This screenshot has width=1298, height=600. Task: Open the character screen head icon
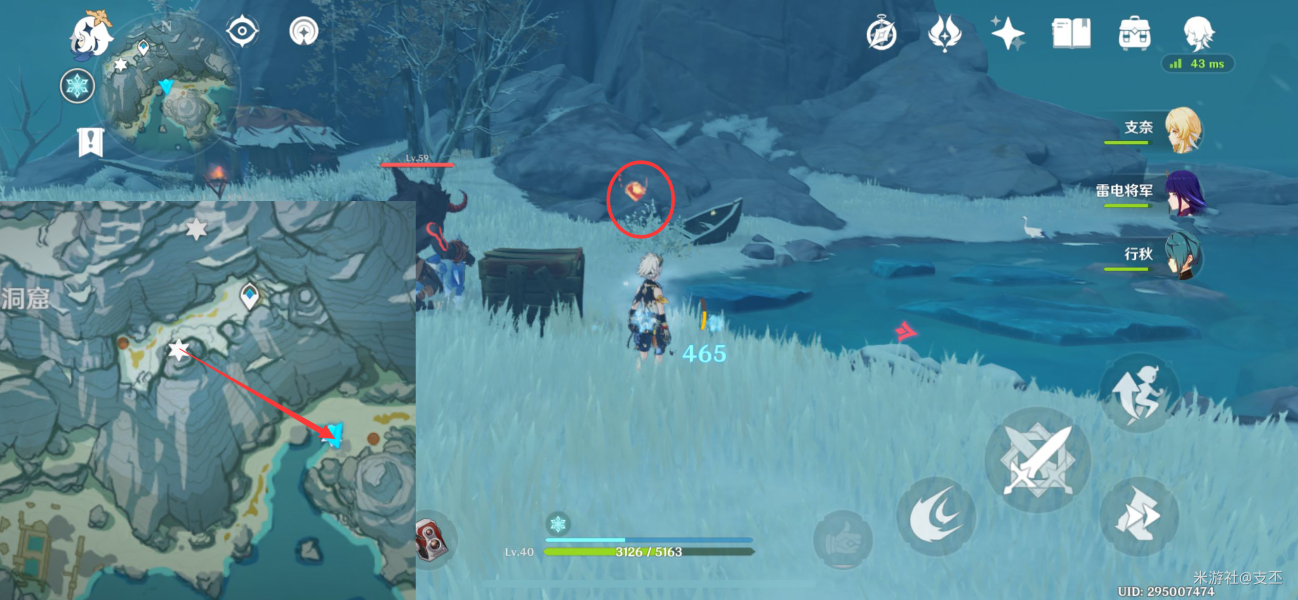pos(1197,34)
